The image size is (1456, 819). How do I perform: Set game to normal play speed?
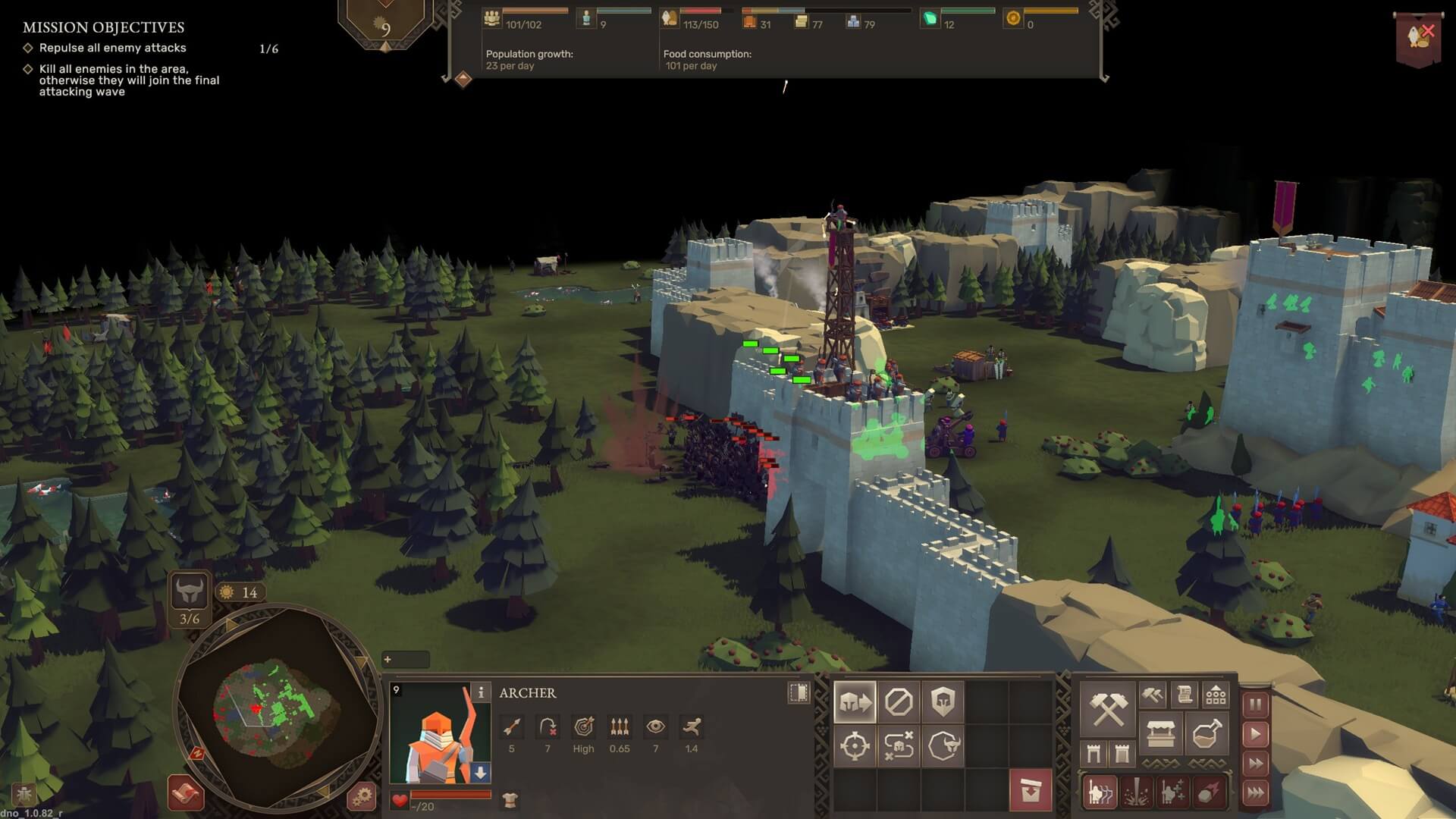point(1256,734)
